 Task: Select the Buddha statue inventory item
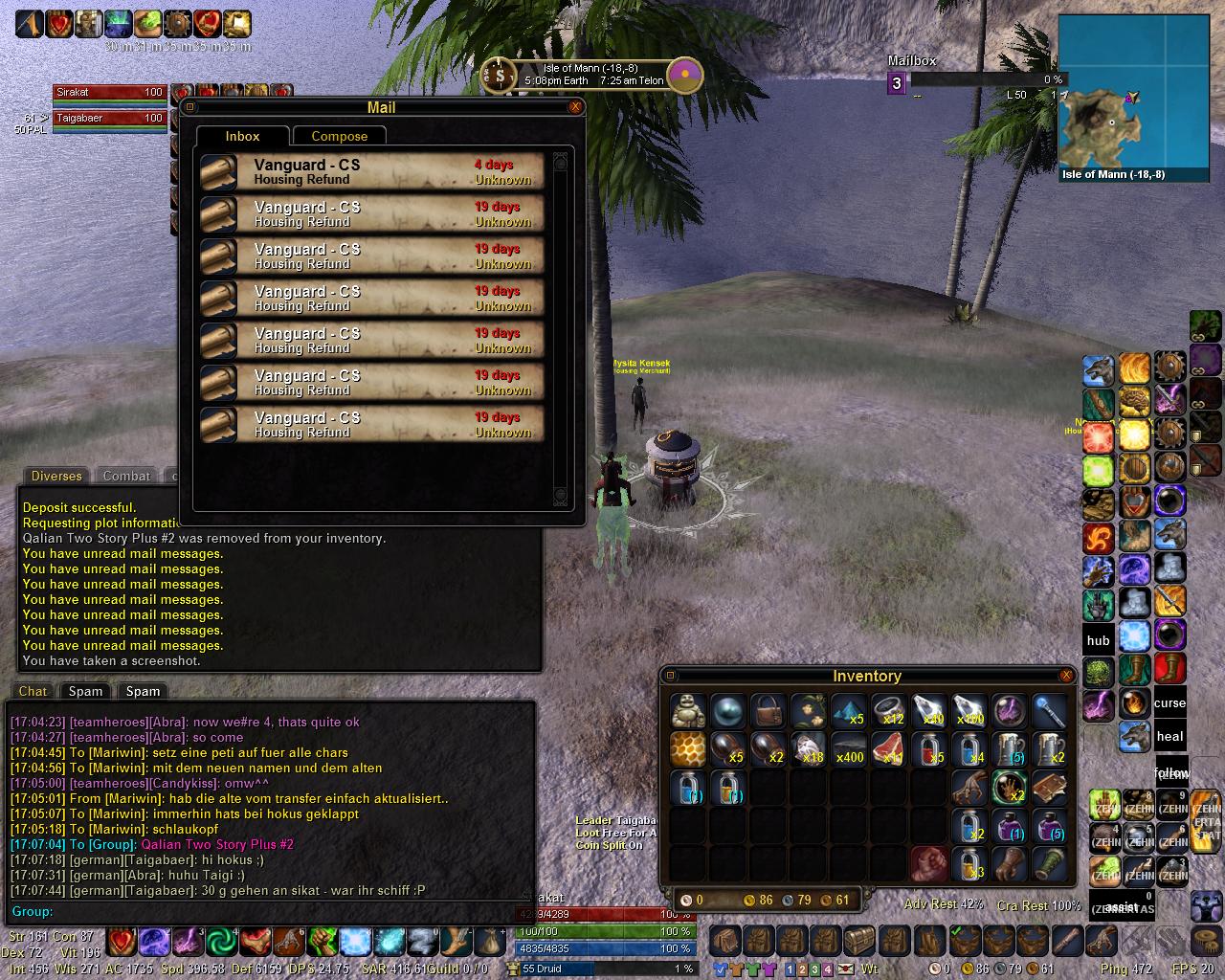point(688,711)
